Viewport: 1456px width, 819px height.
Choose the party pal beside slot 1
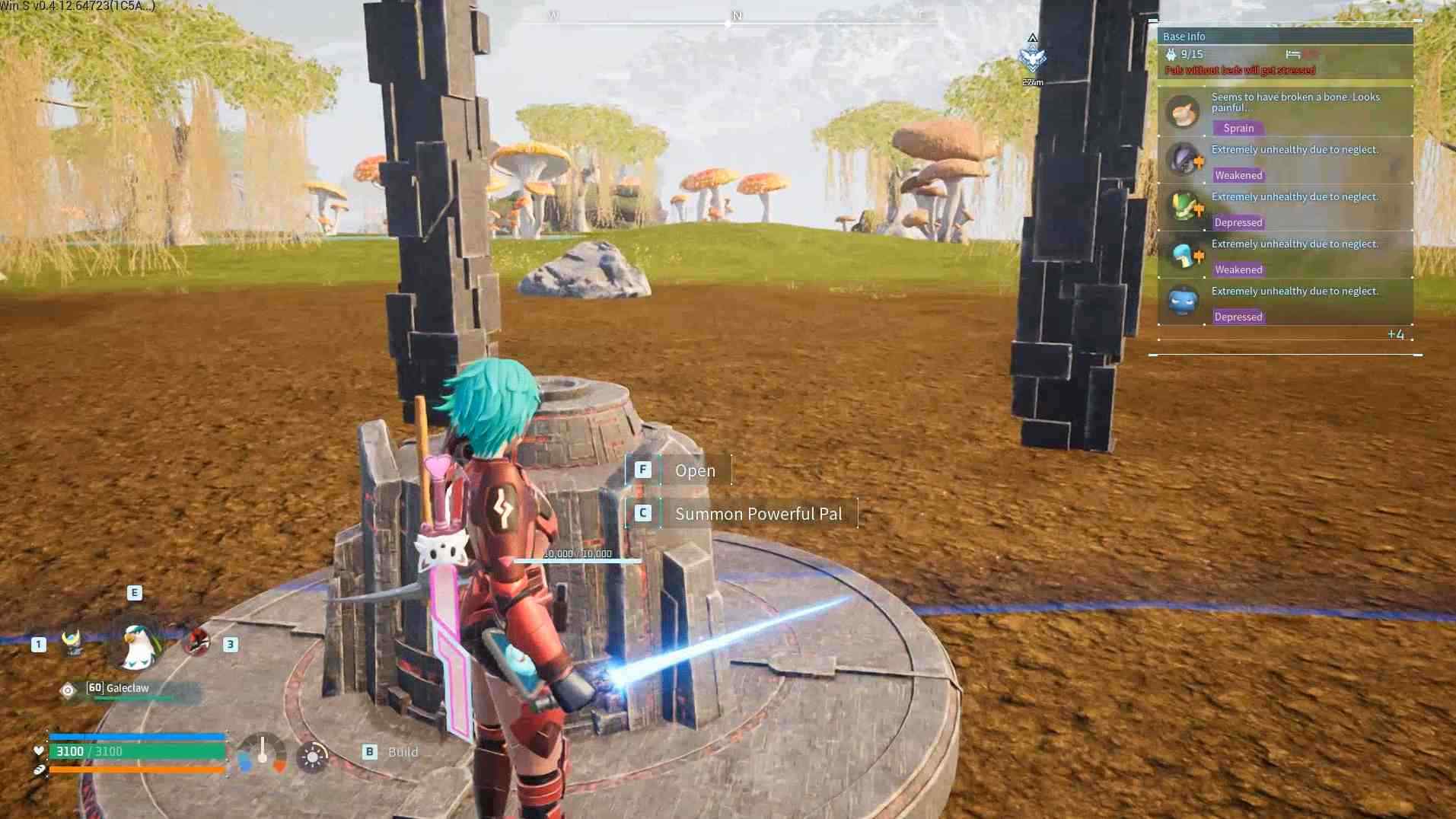click(72, 643)
